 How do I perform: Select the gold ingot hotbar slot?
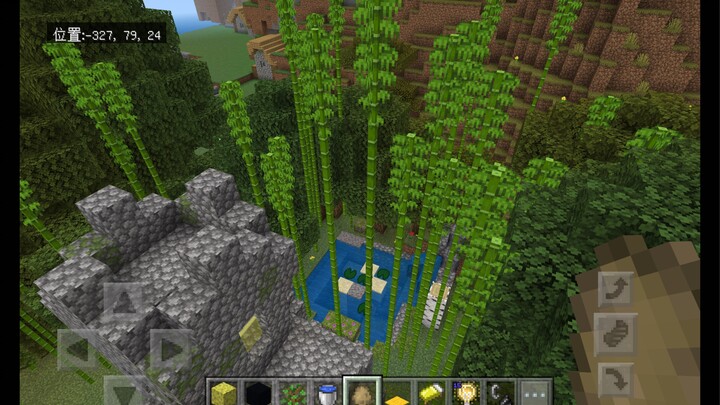(431, 393)
